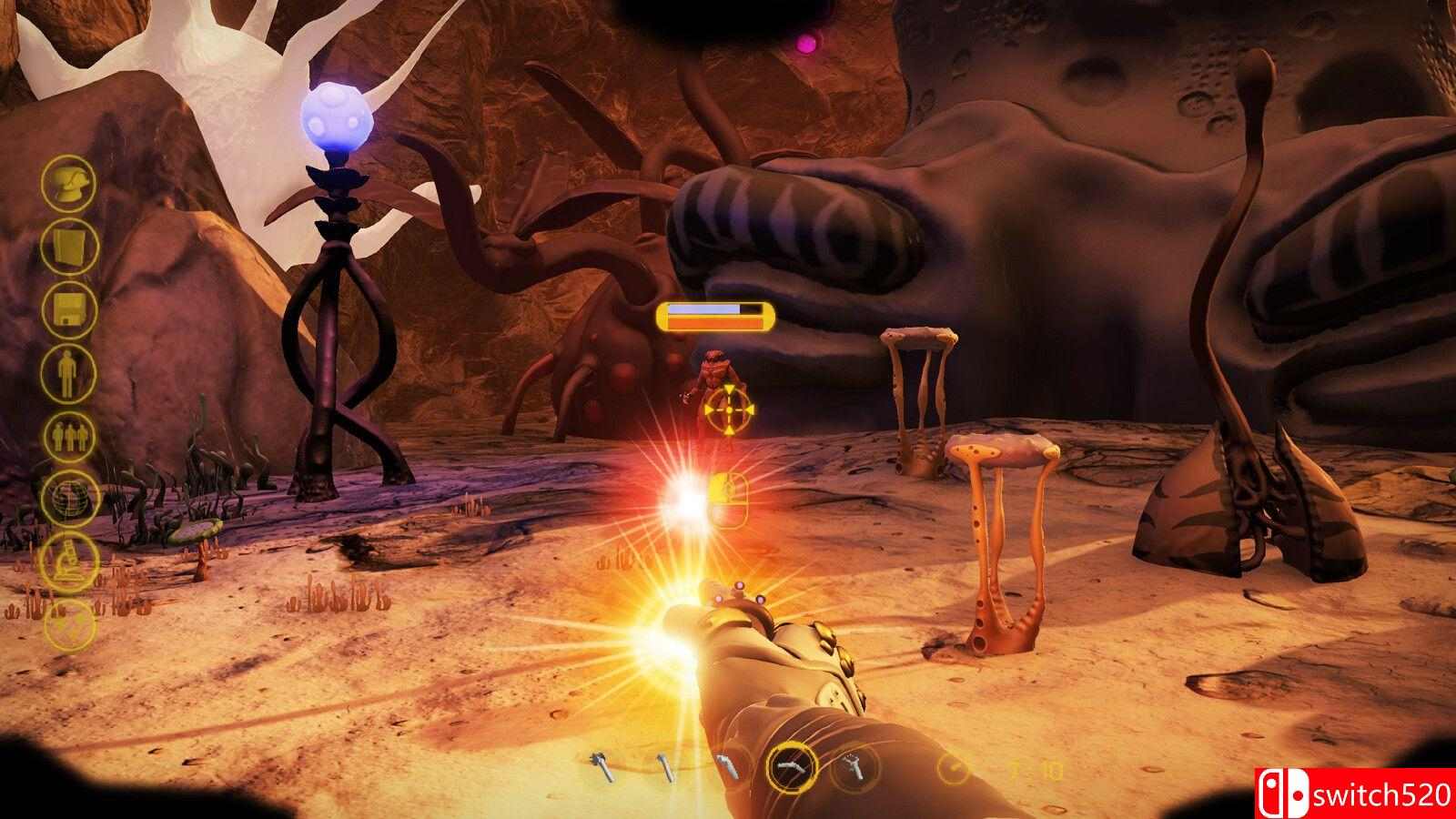Select the bolt item in the second hotbar slot
Viewport: 1456px width, 819px height.
[664, 767]
